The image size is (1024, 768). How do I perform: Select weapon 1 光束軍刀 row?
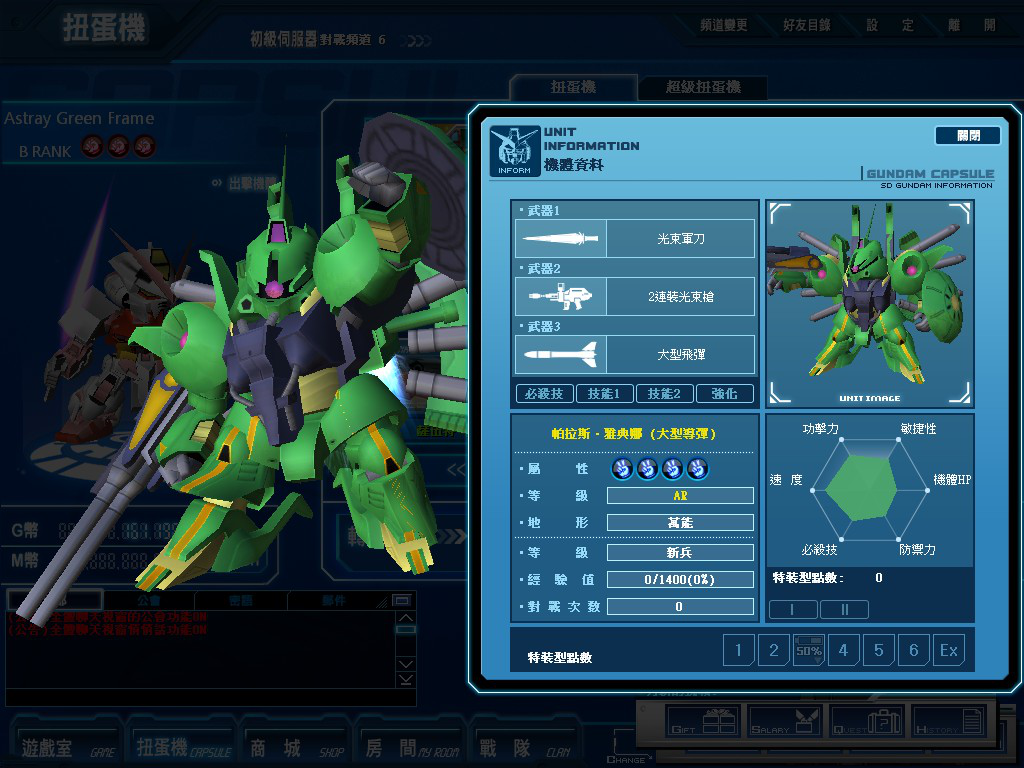[x=635, y=239]
